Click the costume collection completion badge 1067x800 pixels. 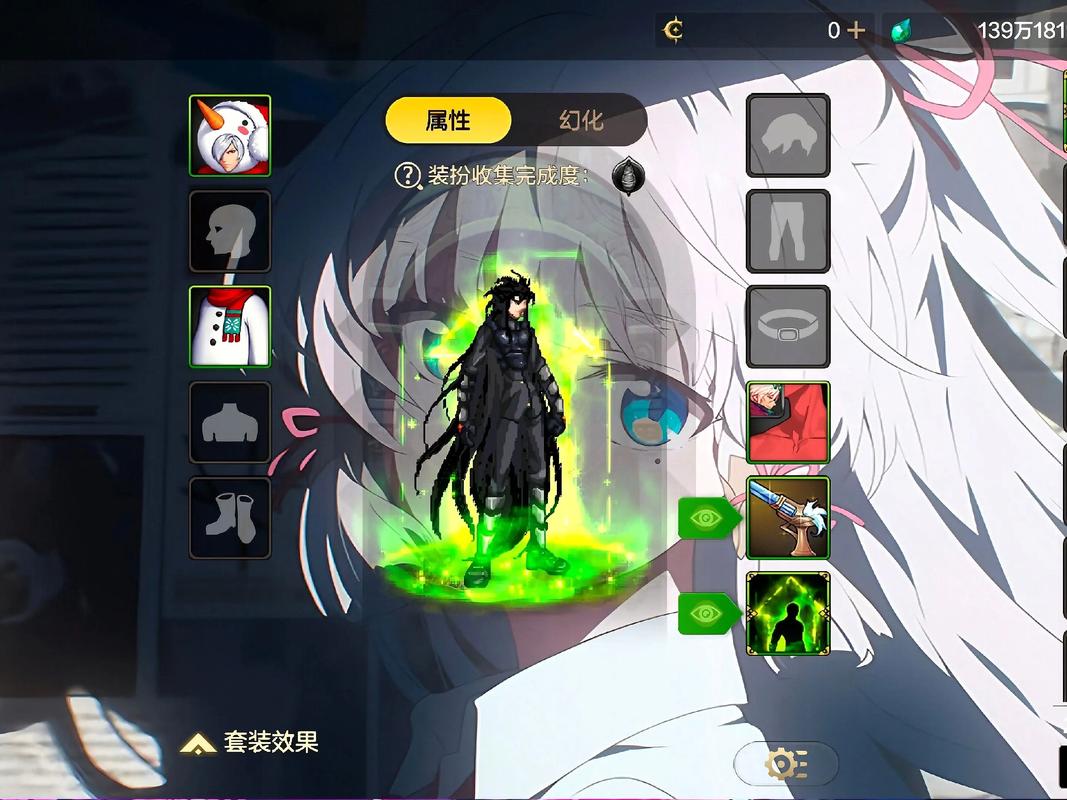tap(628, 176)
